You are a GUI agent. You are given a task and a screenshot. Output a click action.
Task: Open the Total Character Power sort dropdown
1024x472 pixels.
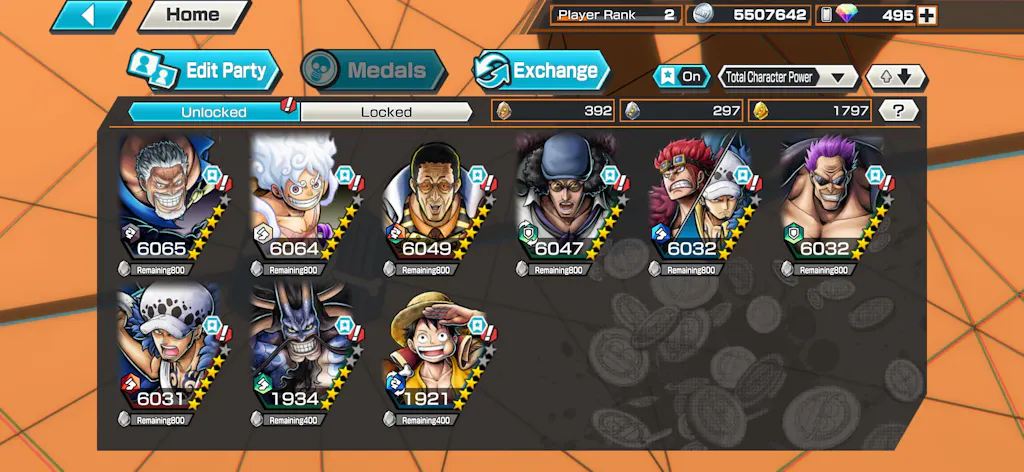pos(788,76)
